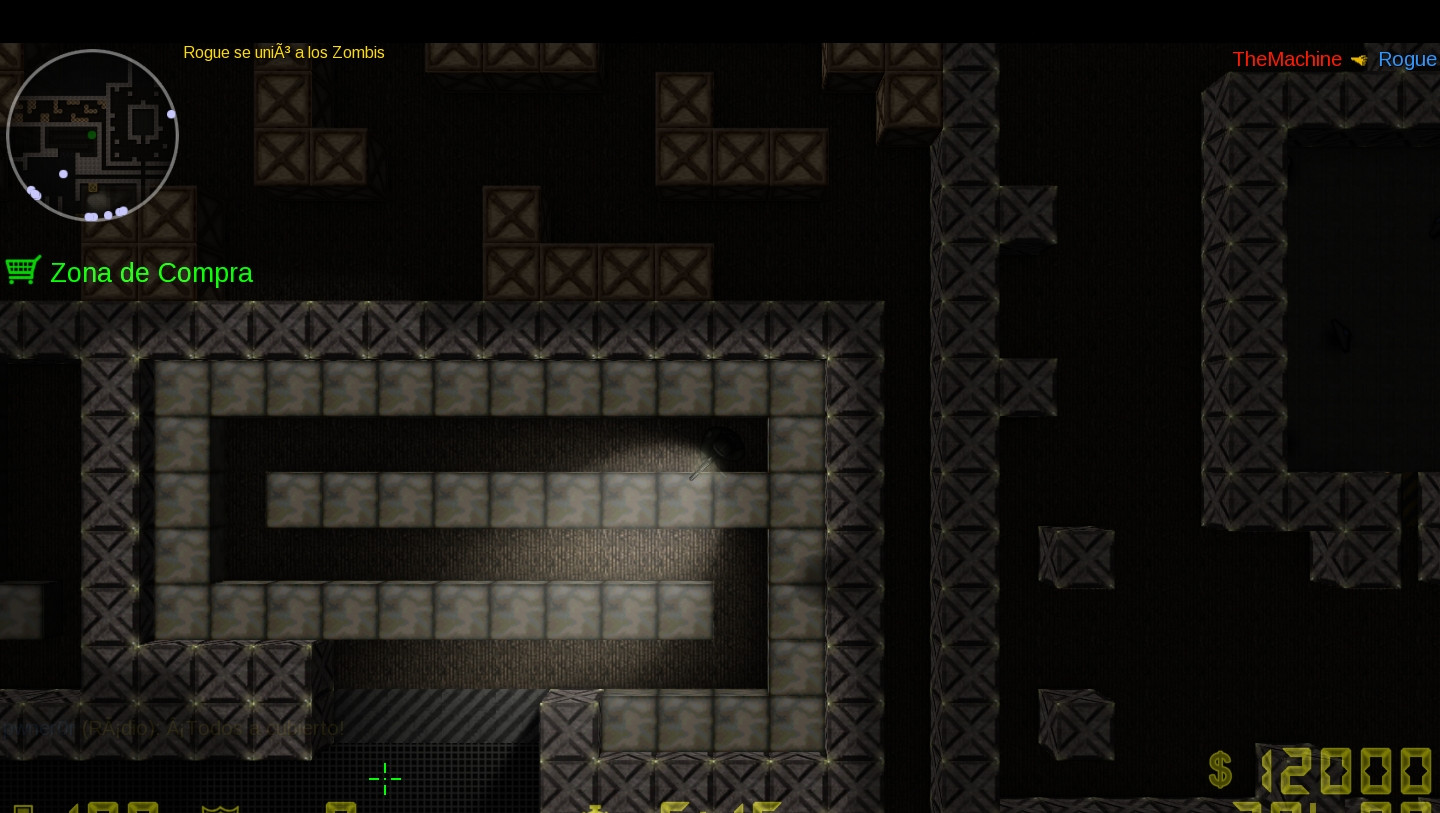Click the green crosshair at screen center
1440x813 pixels.
click(x=385, y=779)
